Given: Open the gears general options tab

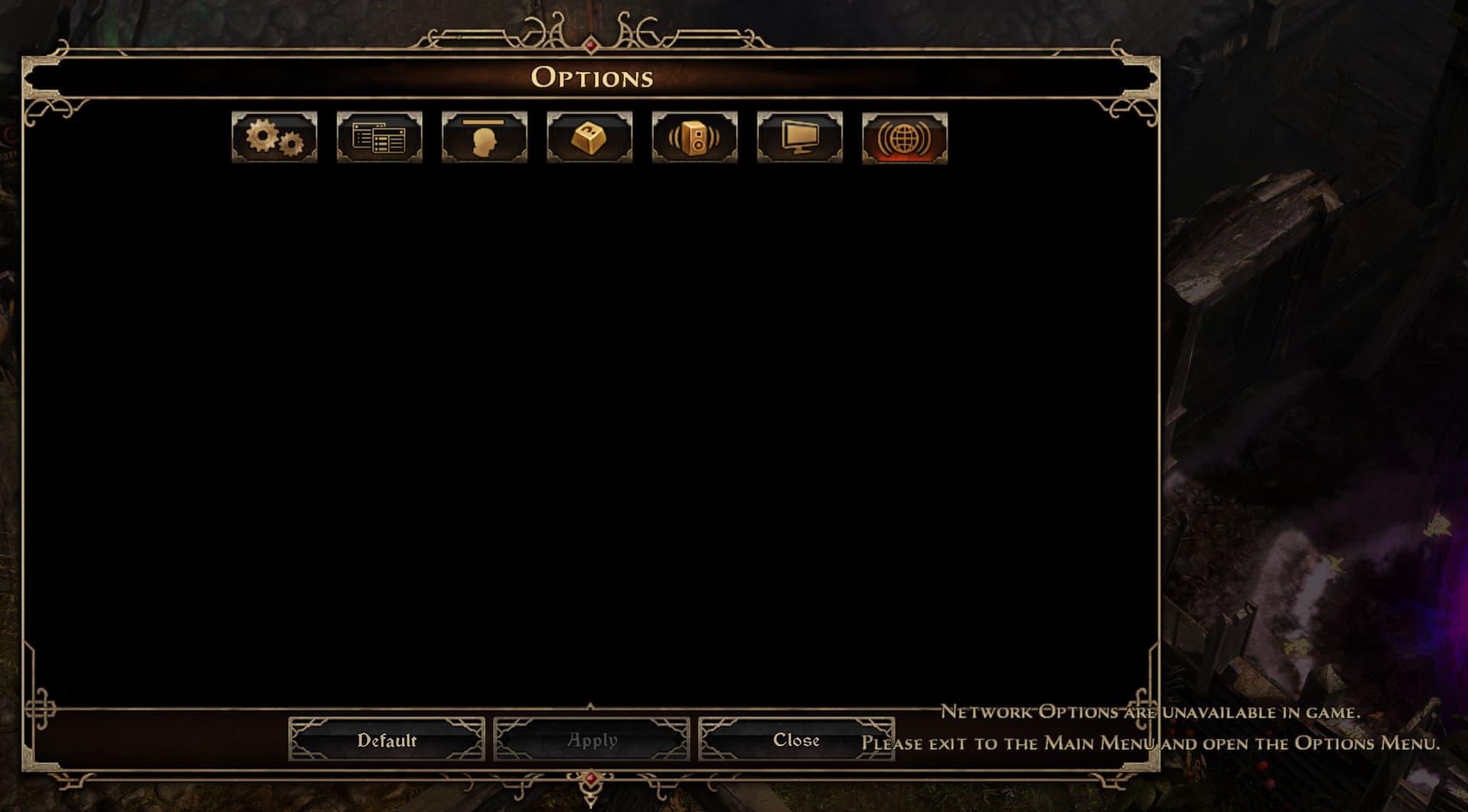Looking at the screenshot, I should point(274,138).
